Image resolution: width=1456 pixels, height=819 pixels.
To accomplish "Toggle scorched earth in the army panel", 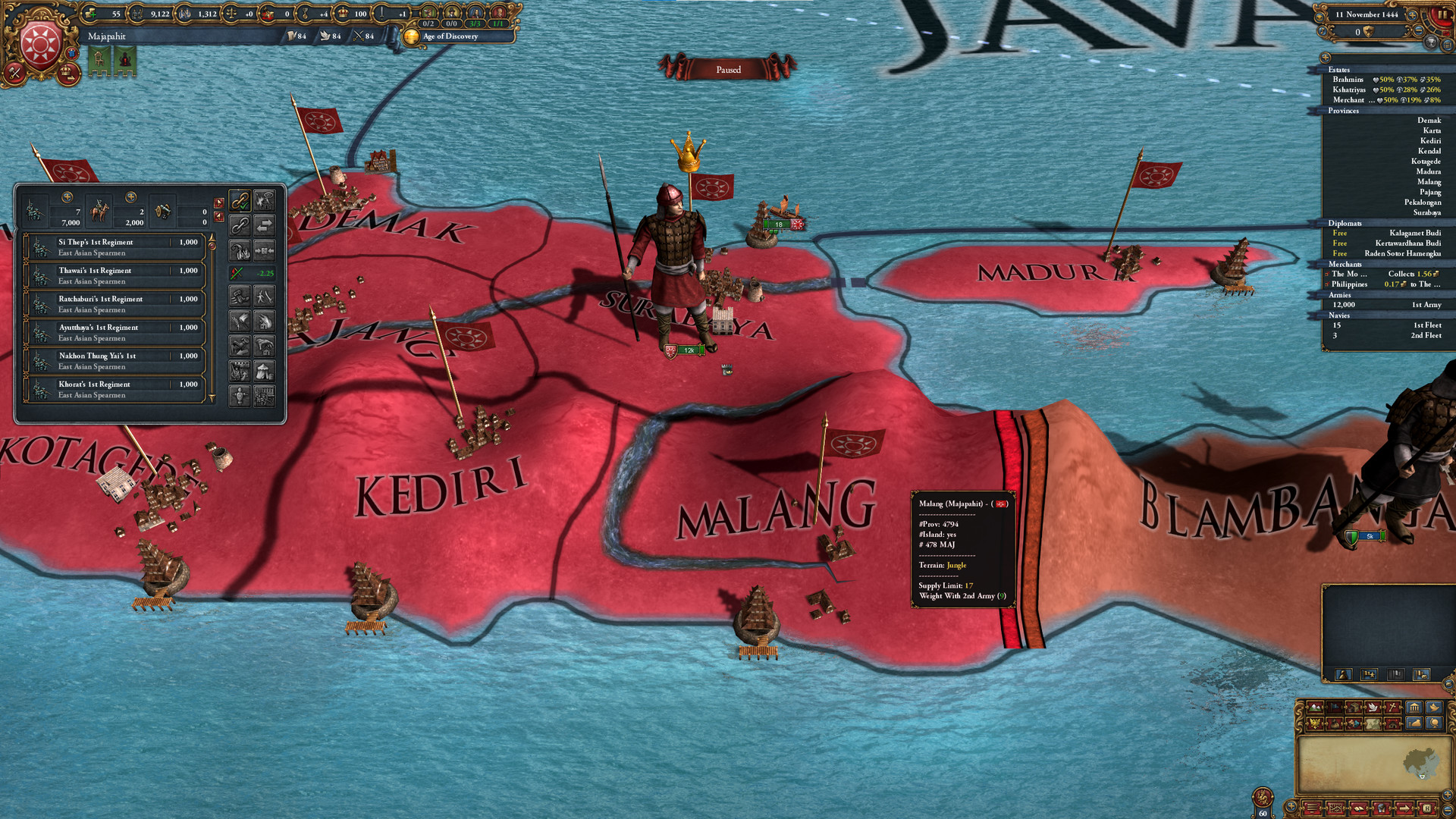I will tap(265, 321).
